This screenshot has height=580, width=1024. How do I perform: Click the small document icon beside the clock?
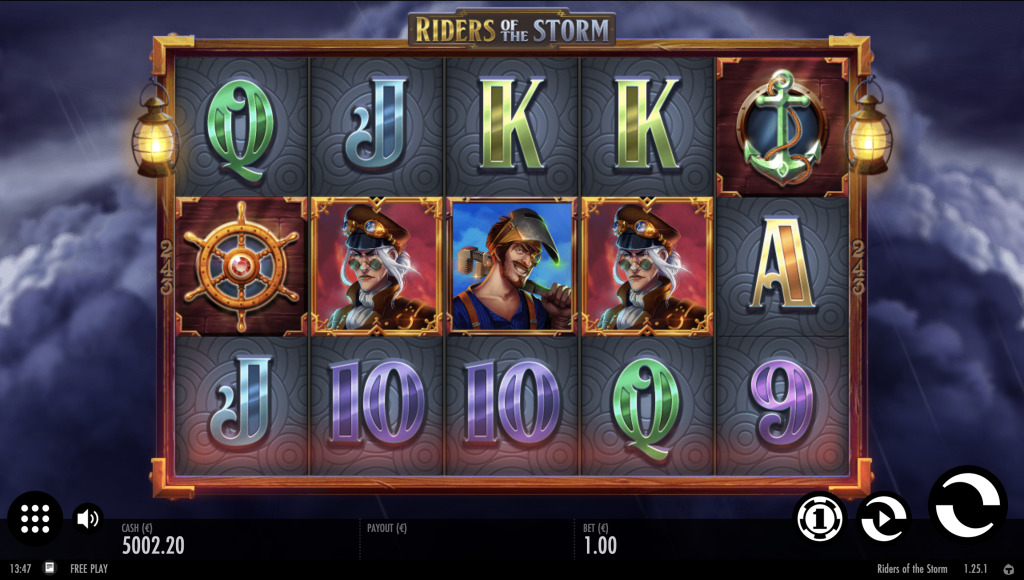pyautogui.click(x=49, y=568)
